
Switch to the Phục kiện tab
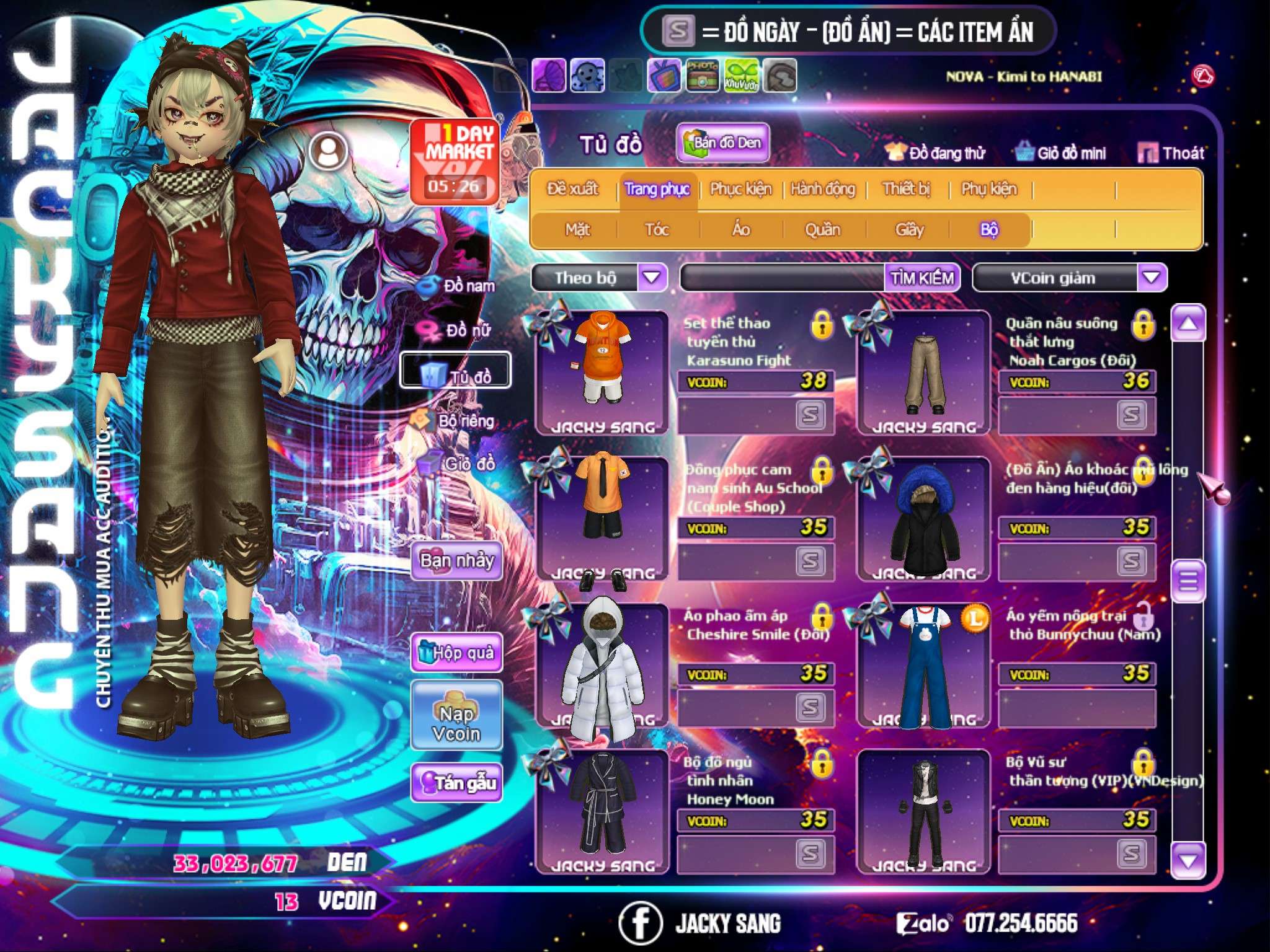point(740,189)
